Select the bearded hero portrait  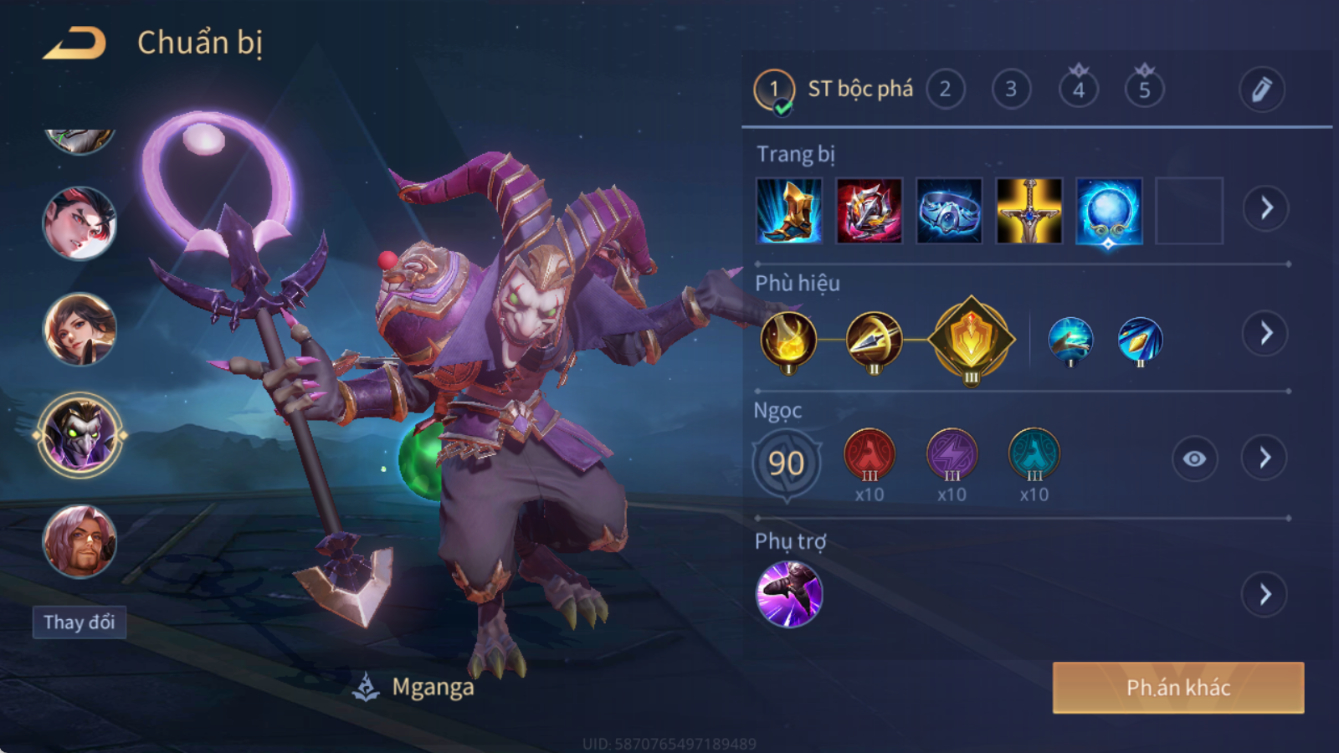tap(79, 541)
